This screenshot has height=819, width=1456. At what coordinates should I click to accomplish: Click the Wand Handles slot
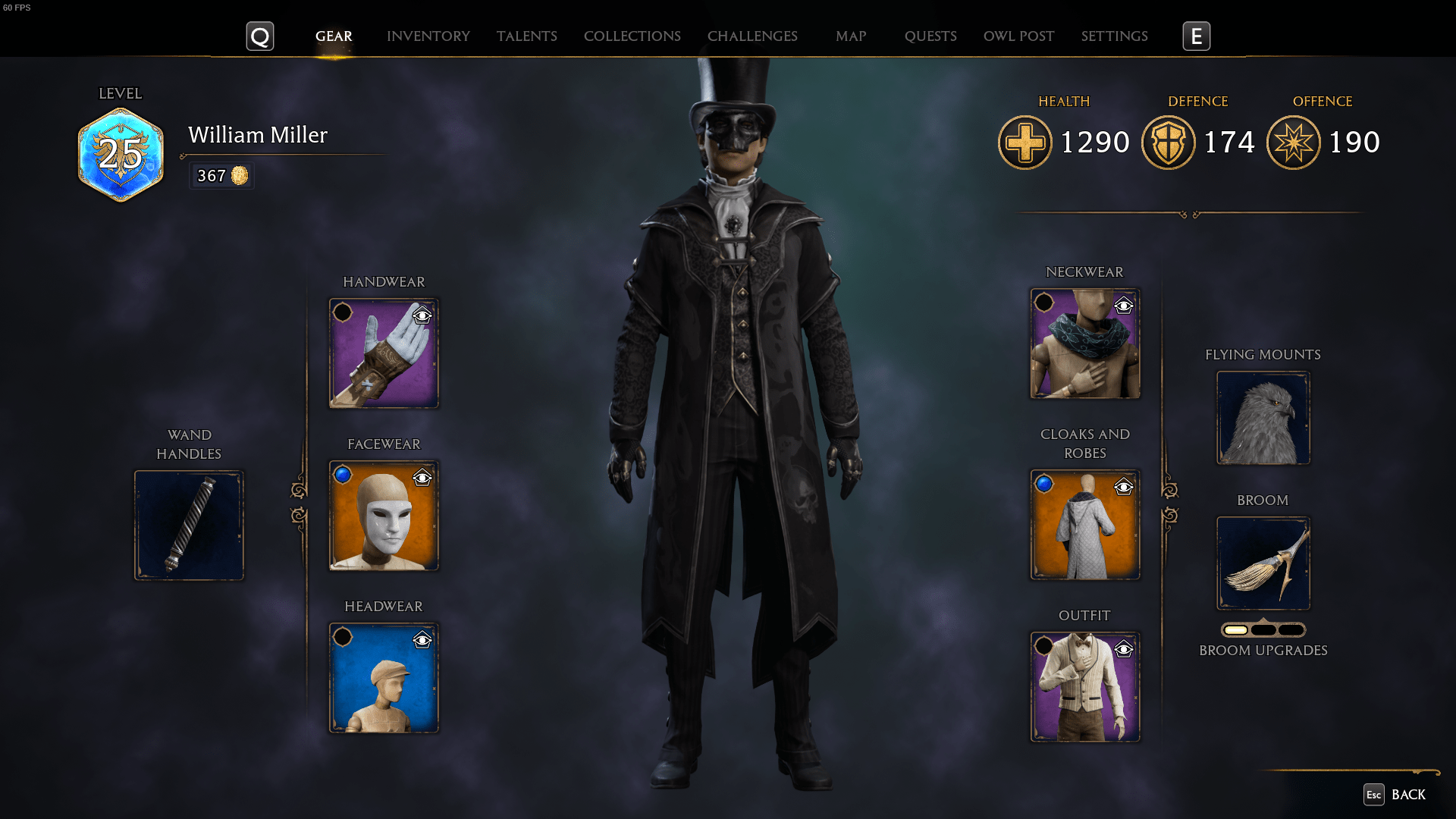(189, 524)
